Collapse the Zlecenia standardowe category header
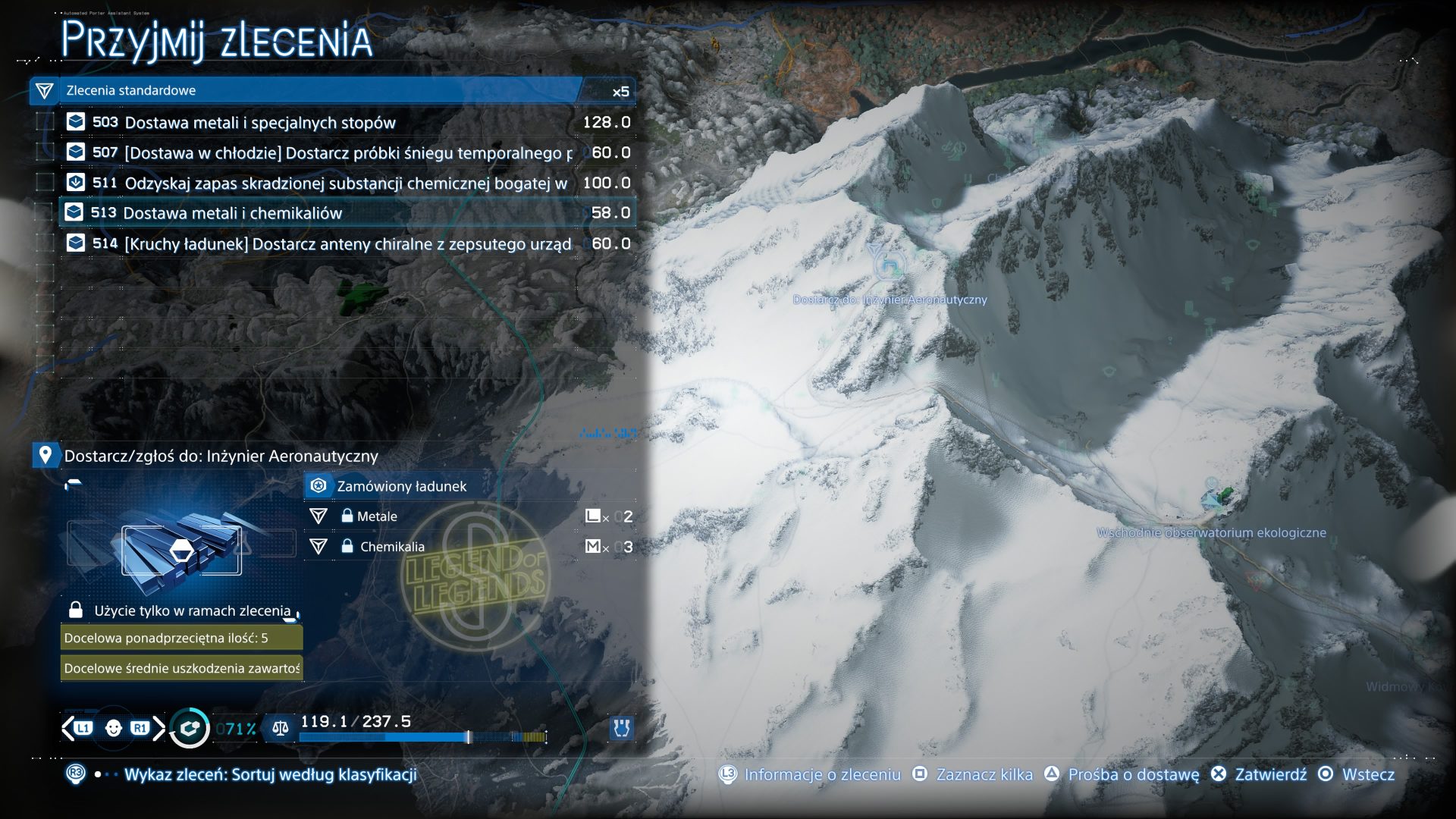The width and height of the screenshot is (1456, 819). point(303,91)
